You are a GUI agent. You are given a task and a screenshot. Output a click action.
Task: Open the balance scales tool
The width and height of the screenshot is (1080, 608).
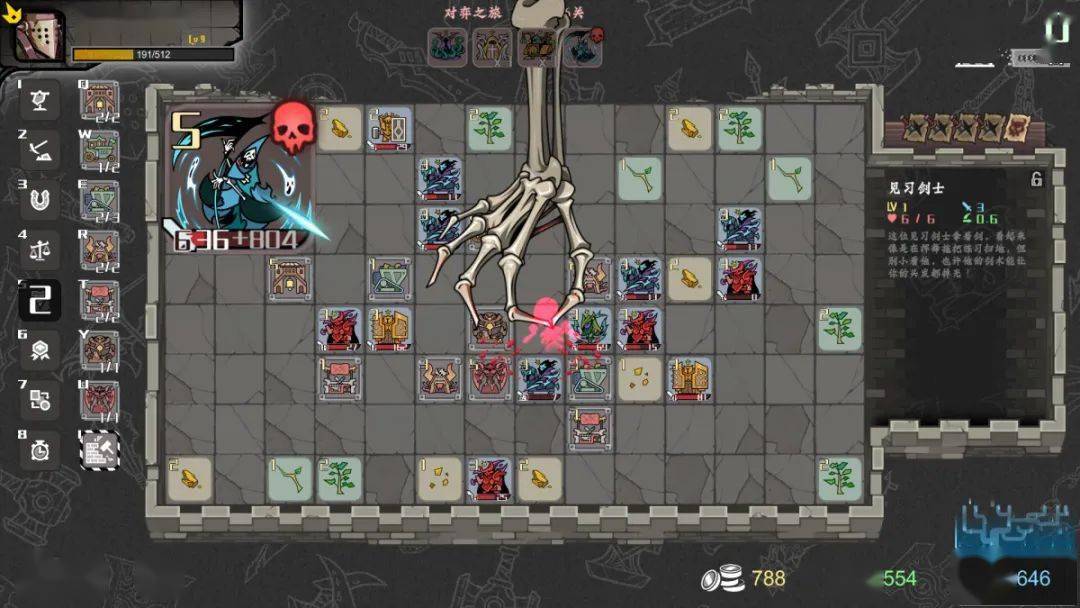[x=40, y=250]
